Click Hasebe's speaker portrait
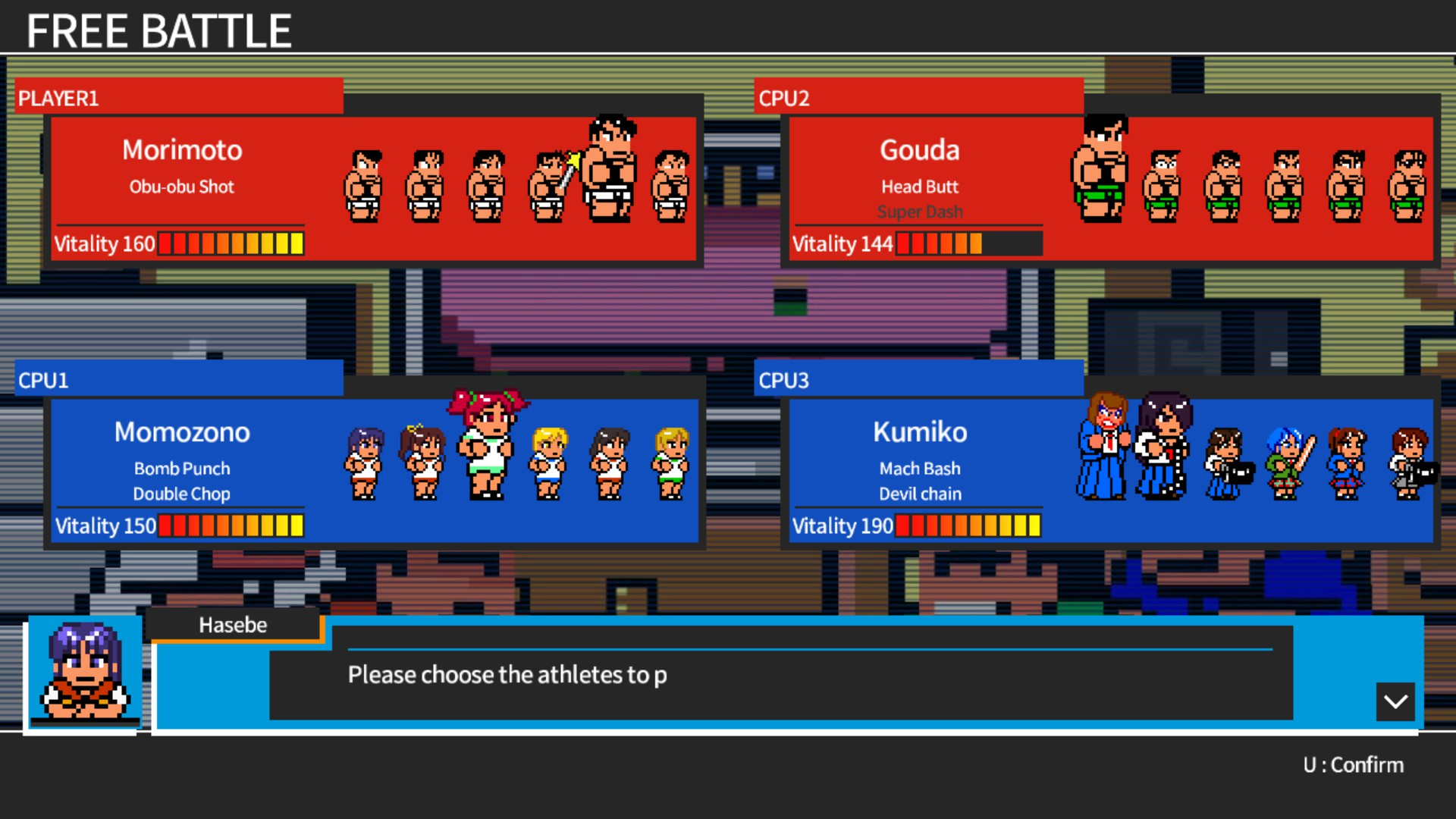Viewport: 1456px width, 819px height. (x=85, y=671)
